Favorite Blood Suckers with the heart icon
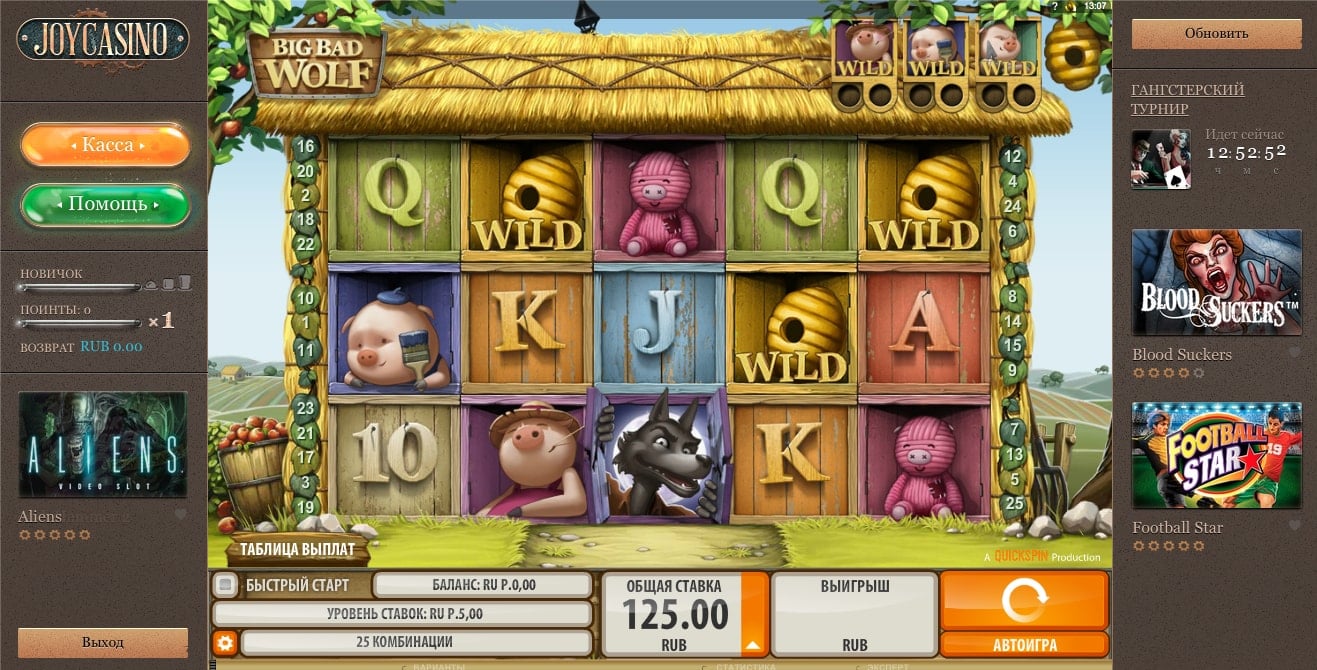The height and width of the screenshot is (670, 1317). (x=1294, y=353)
